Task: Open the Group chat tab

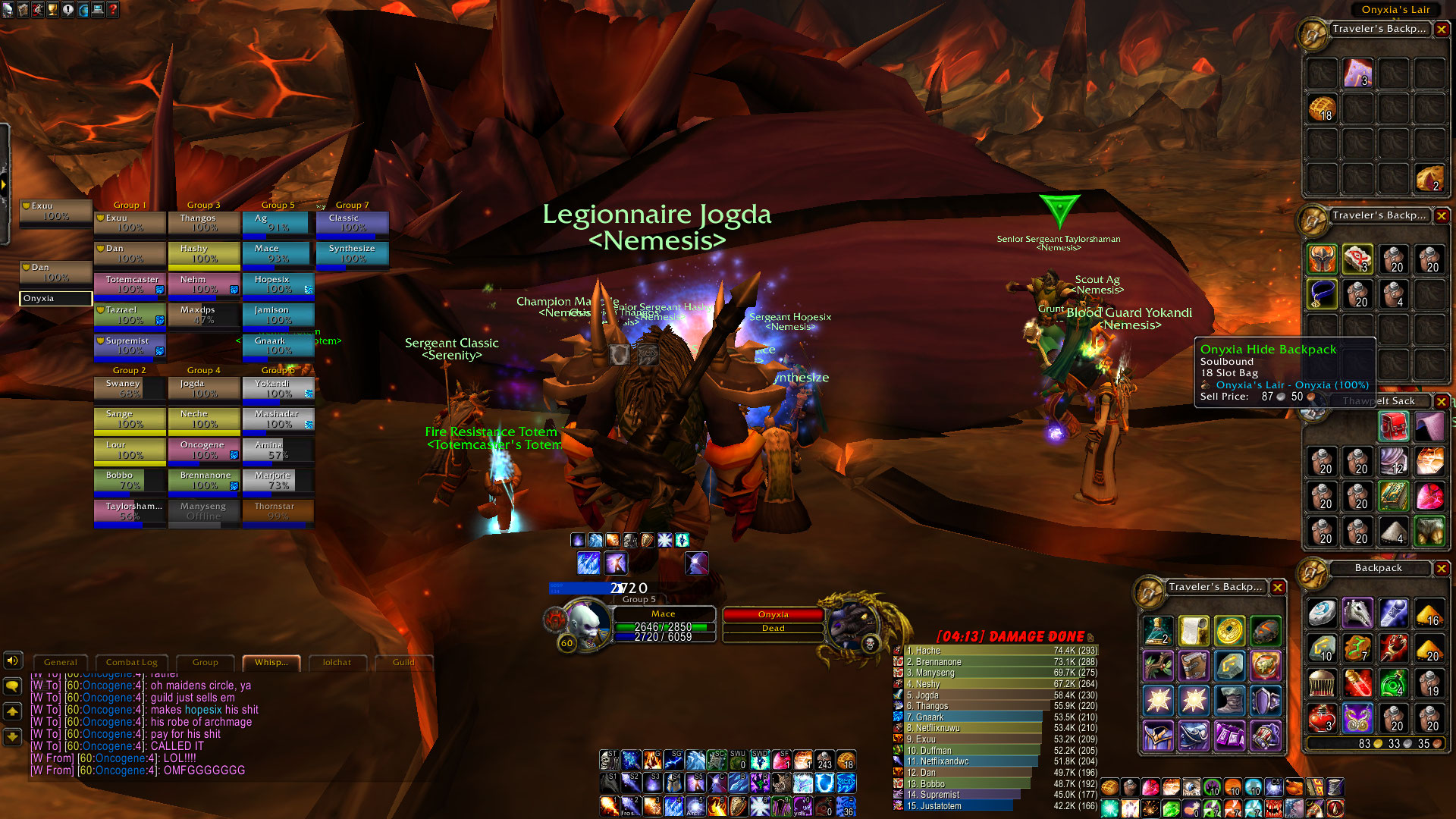Action: pos(205,662)
